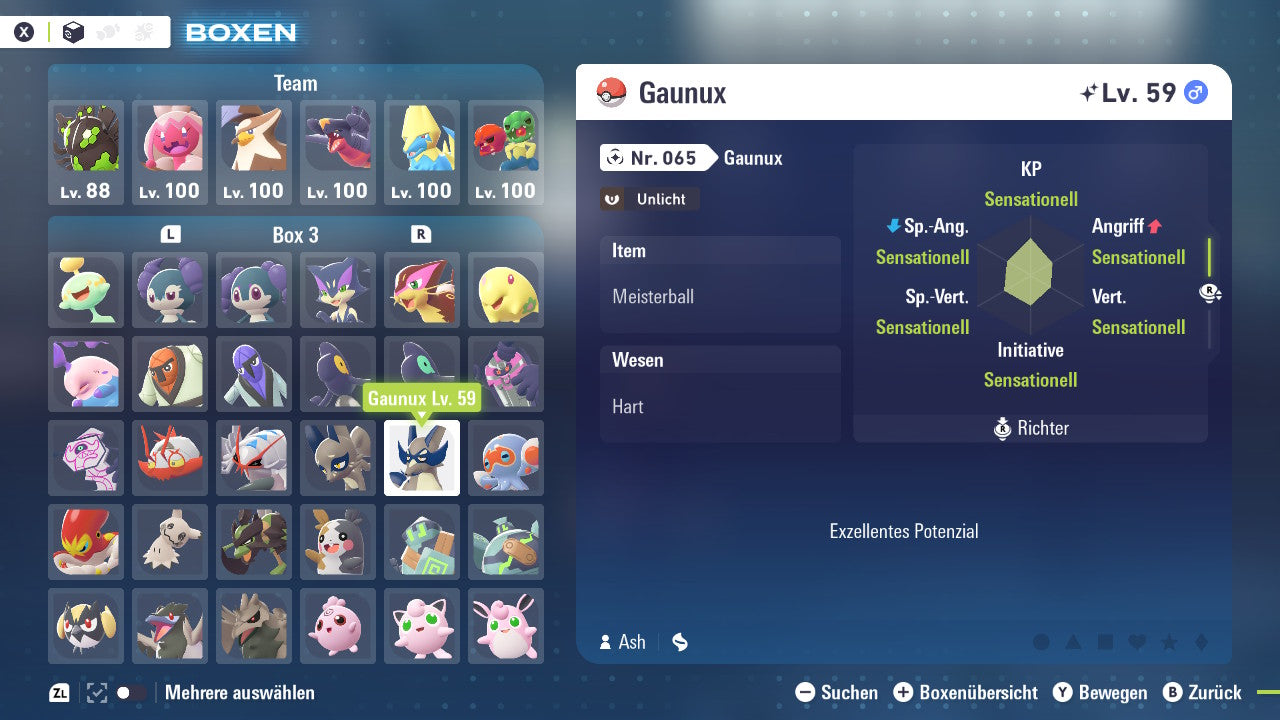Enable the circle marking shape
Screen dimensions: 1280x720
click(1043, 643)
